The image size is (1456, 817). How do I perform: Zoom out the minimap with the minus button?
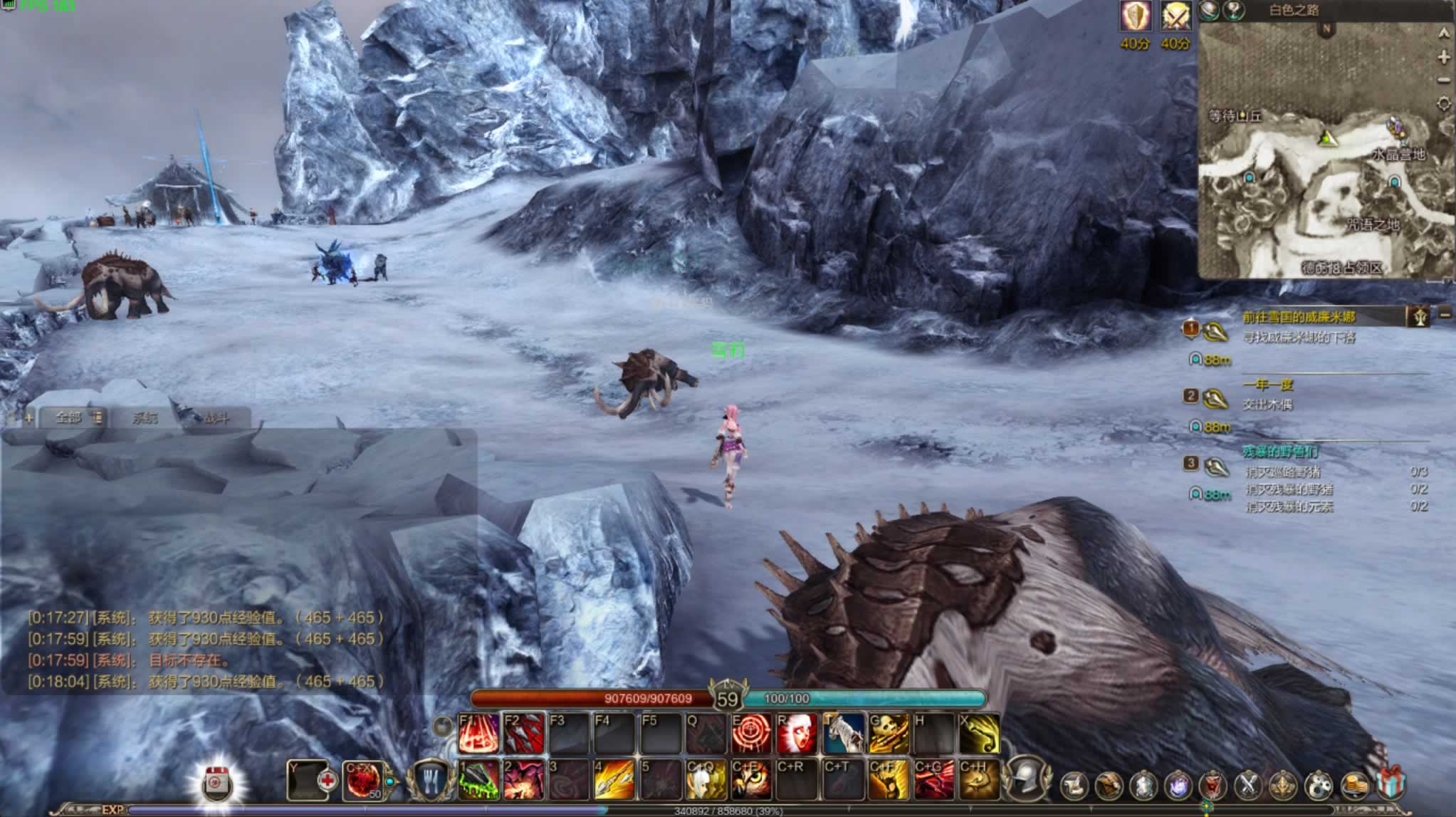coord(1443,80)
